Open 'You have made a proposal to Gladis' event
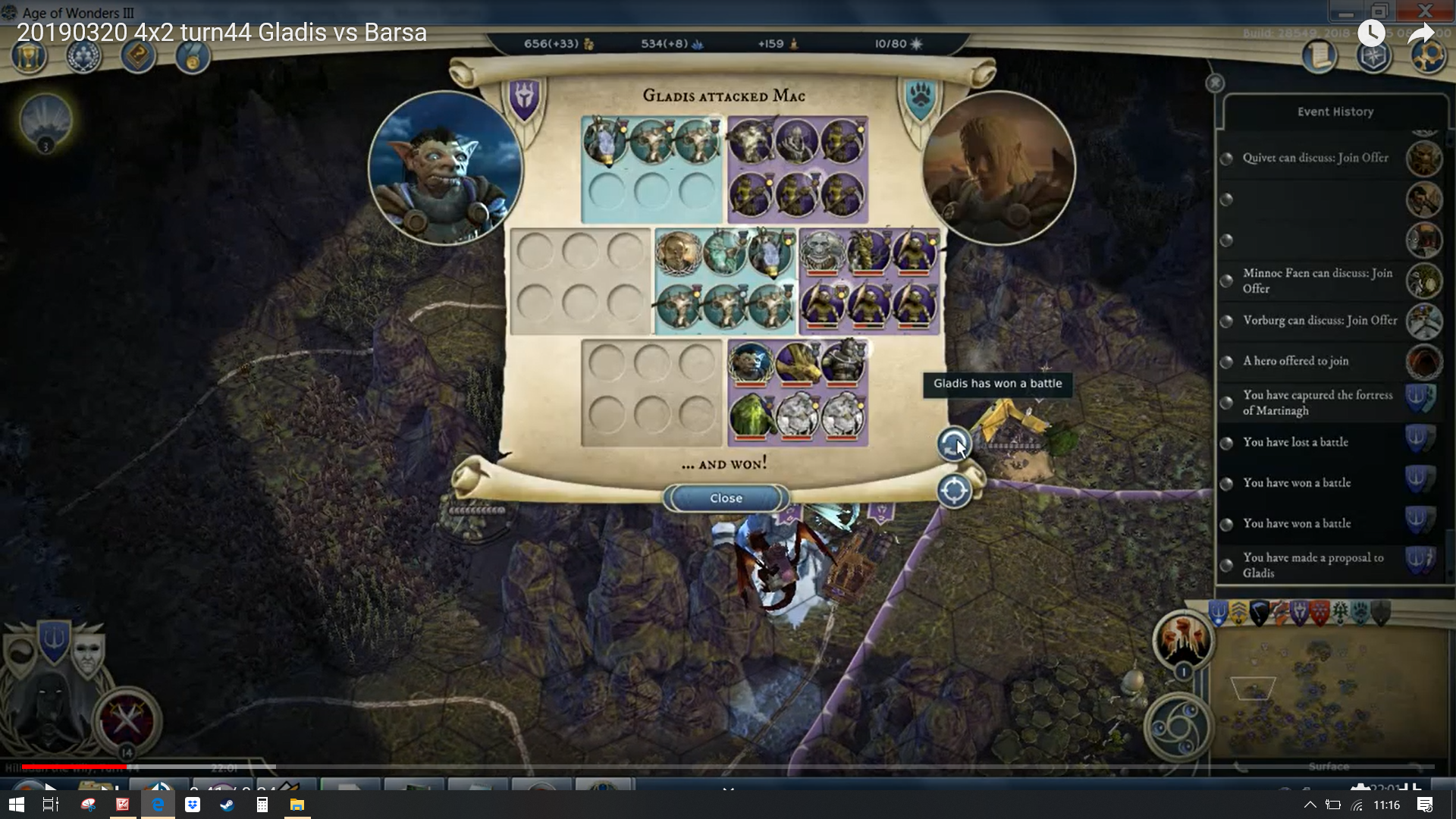Screen dimensions: 1456x819 point(1313,565)
